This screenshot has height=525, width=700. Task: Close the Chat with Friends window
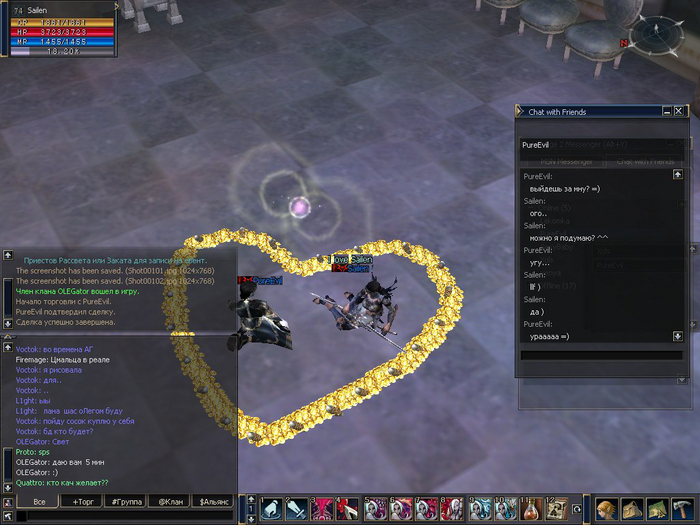point(679,111)
